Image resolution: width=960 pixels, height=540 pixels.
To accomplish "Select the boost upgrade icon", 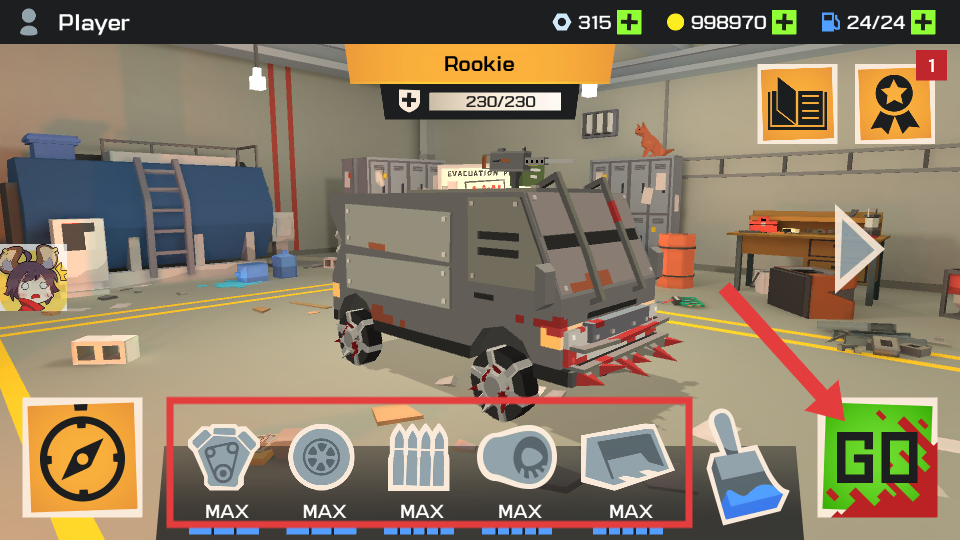I will tap(517, 457).
